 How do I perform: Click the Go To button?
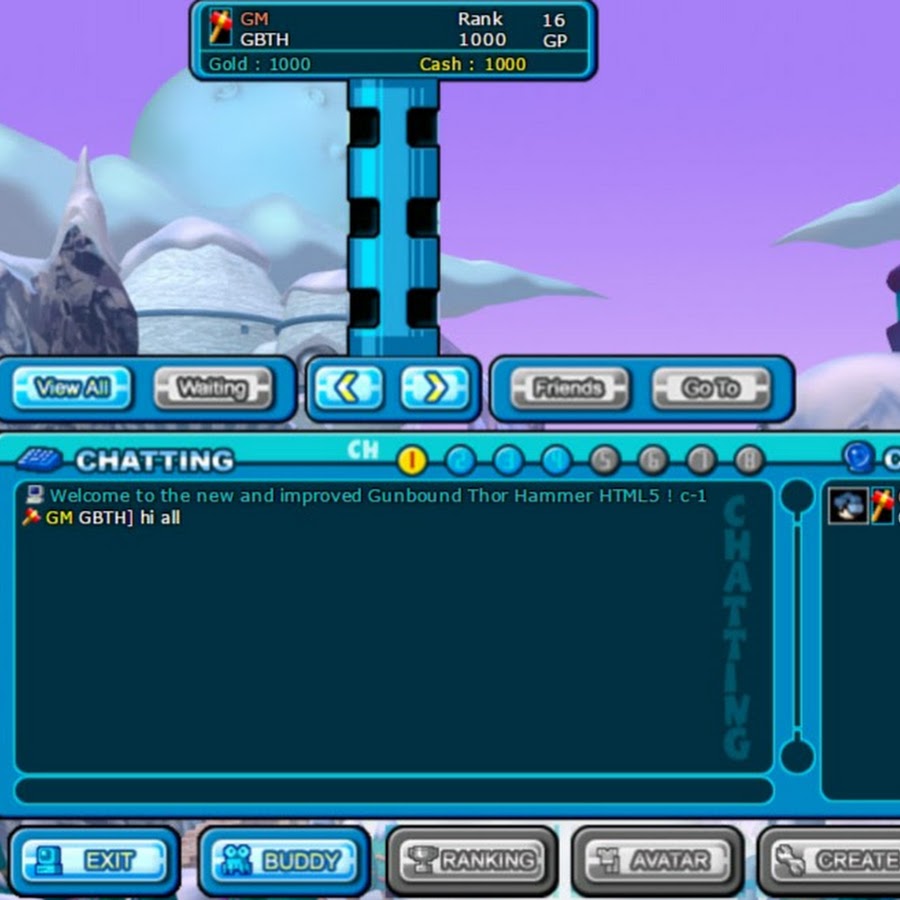click(711, 388)
